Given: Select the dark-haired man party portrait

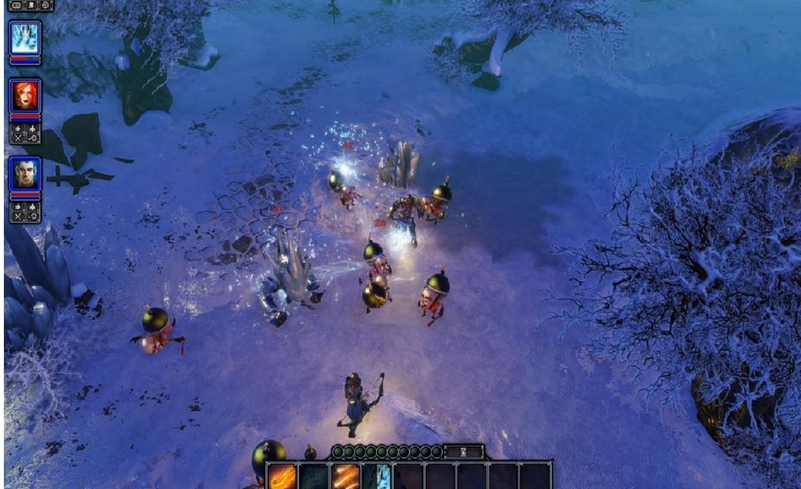Looking at the screenshot, I should (24, 174).
